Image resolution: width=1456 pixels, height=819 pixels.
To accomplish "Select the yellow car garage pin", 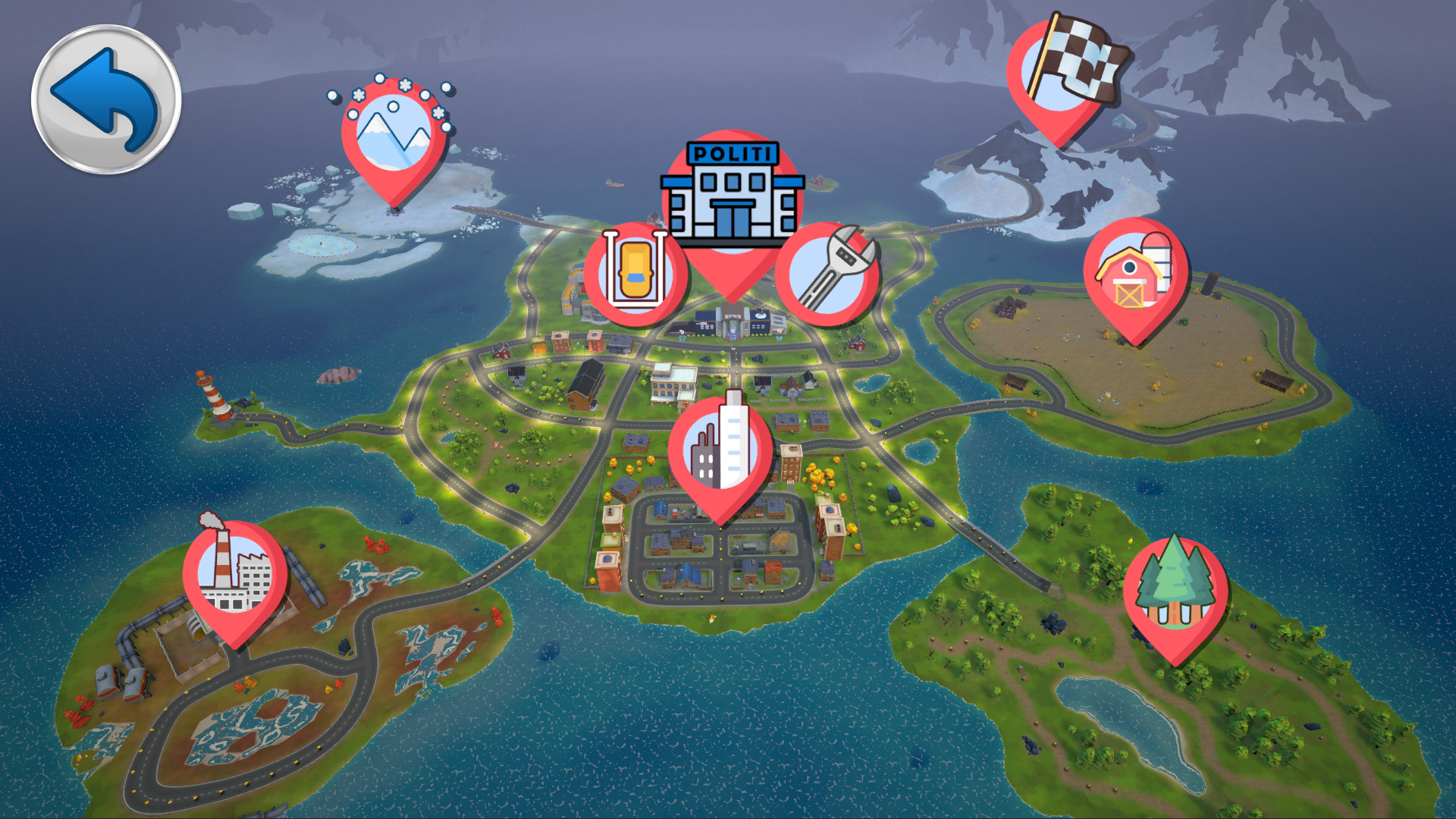I will [x=635, y=273].
